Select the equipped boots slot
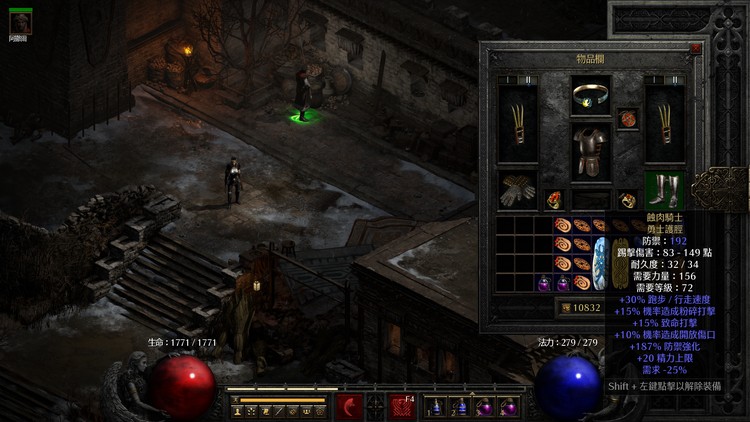Viewport: 750px width, 422px height. (665, 190)
